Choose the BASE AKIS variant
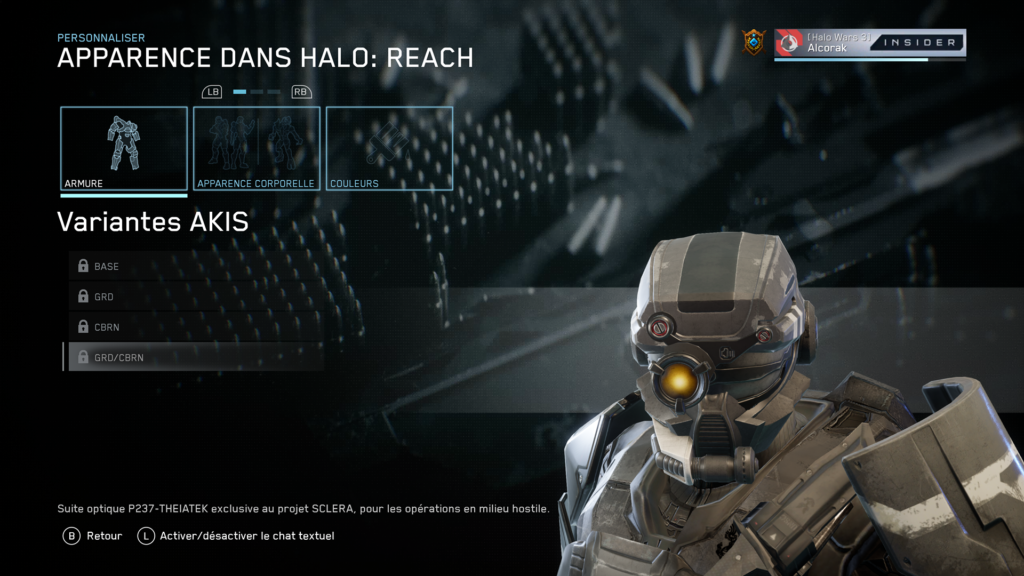This screenshot has height=576, width=1024. point(195,267)
